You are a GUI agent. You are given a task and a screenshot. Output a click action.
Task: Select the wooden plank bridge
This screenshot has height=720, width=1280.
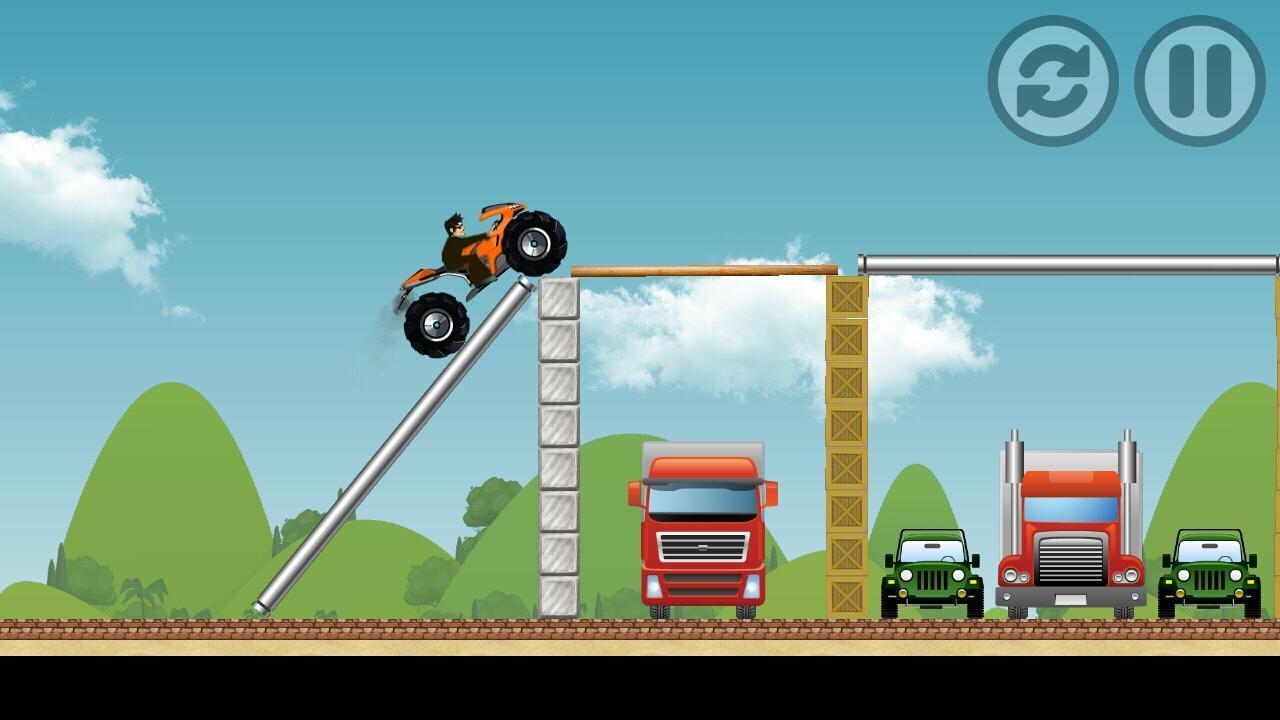[700, 270]
